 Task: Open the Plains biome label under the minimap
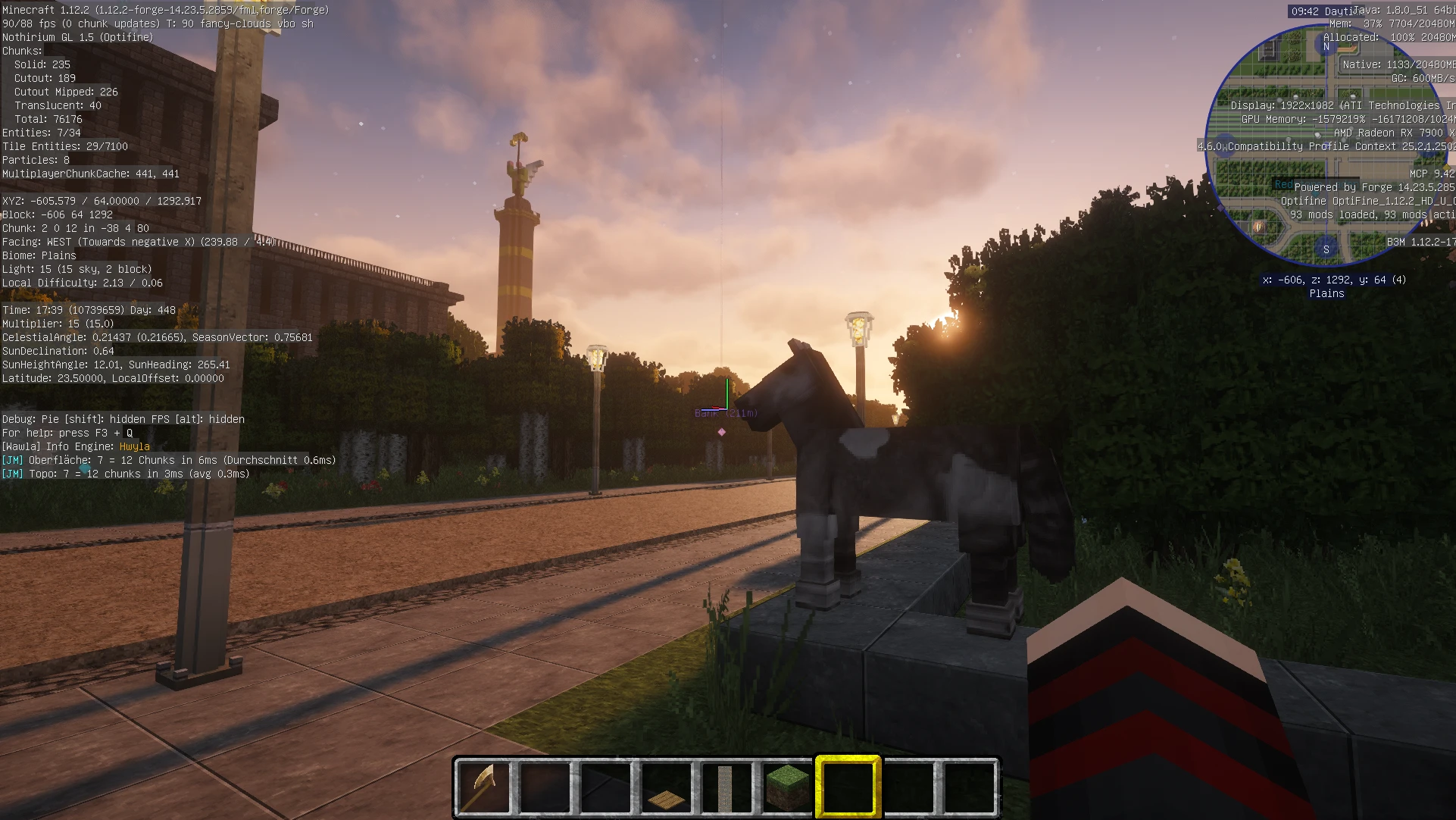1326,293
